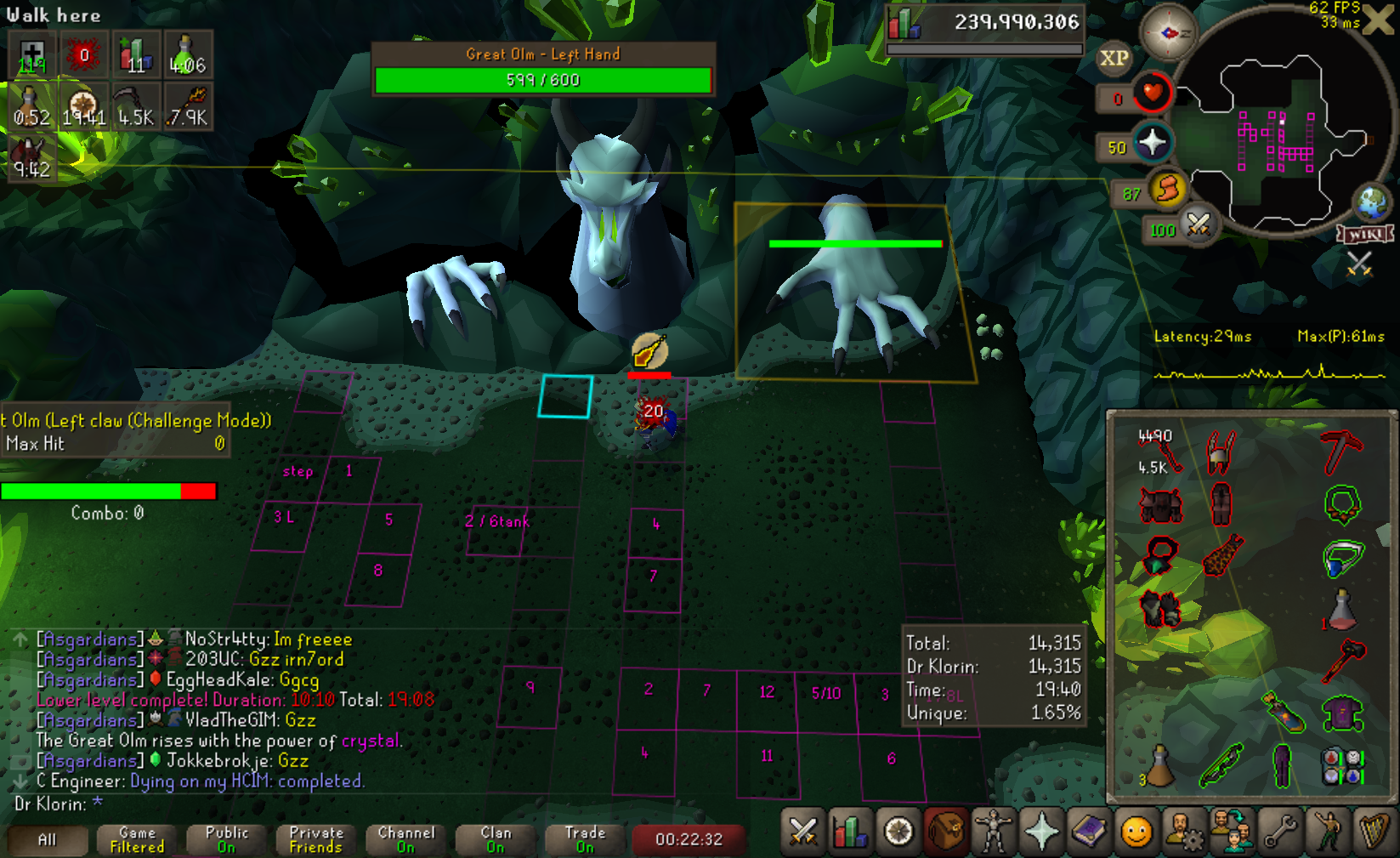The image size is (1400, 858).
Task: Select the Game chat filter tab
Action: tap(137, 839)
